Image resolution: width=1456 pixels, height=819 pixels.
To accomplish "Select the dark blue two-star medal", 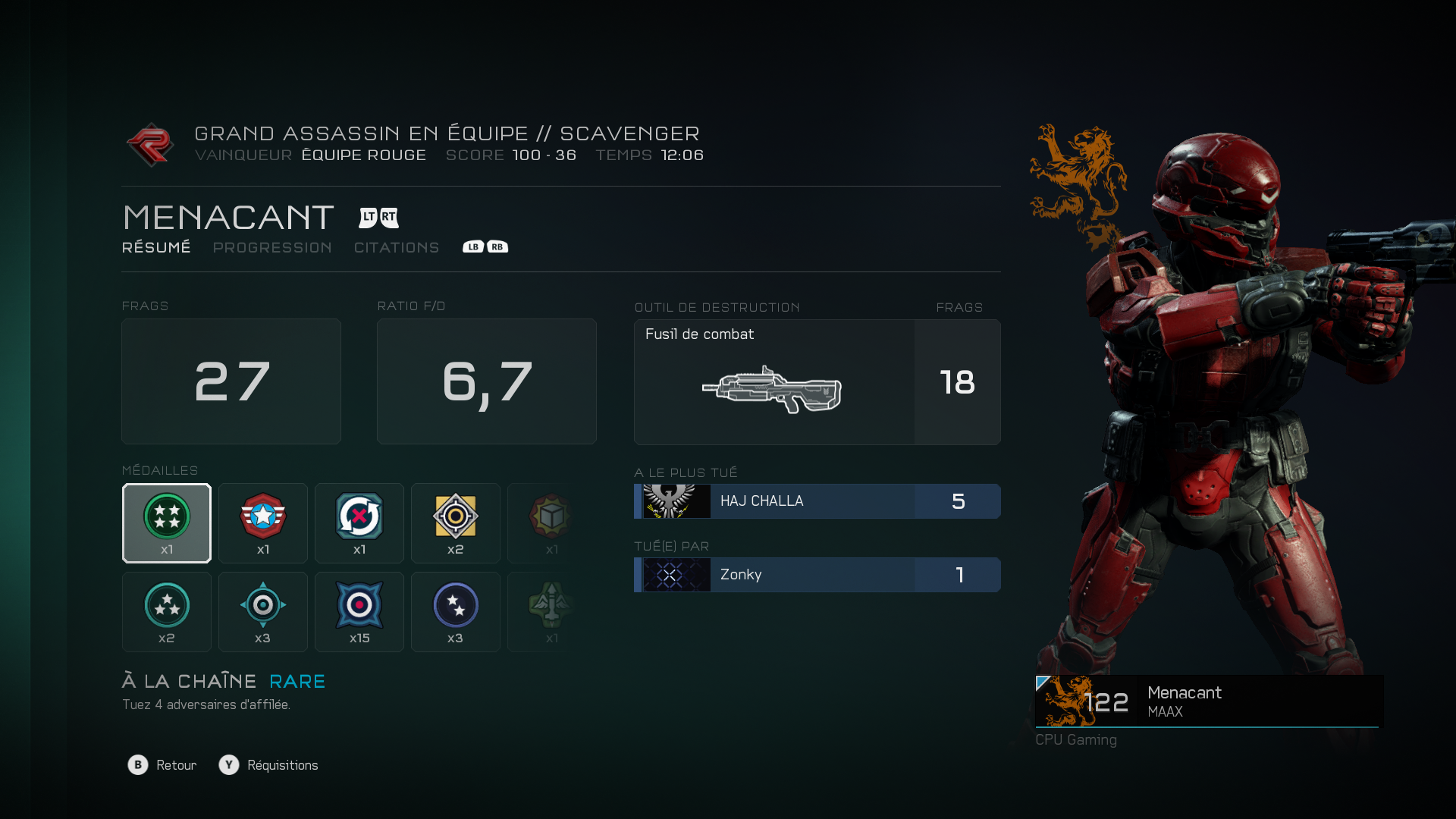I will coord(456,612).
